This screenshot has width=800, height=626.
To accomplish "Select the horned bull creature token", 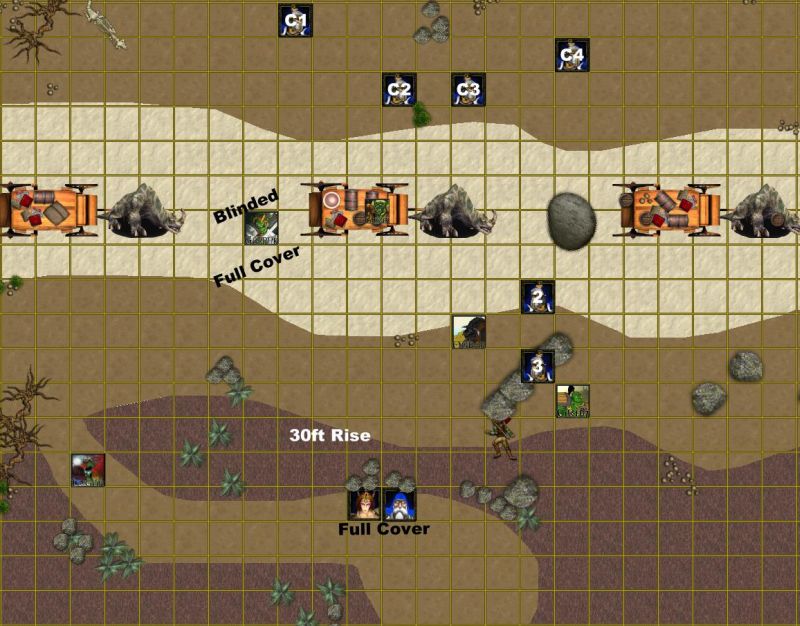I will [x=468, y=332].
